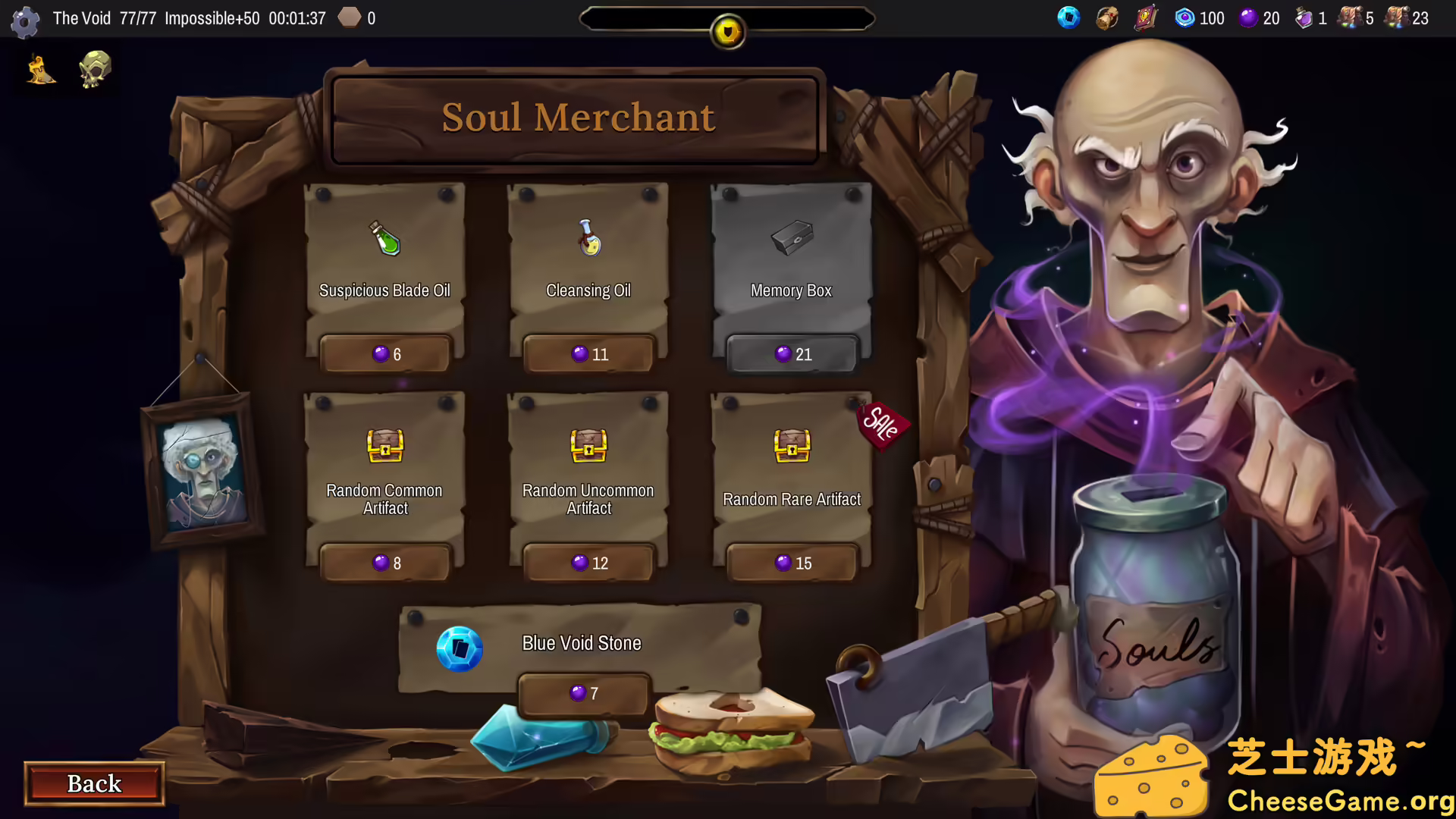Viewport: 1456px width, 819px height.
Task: Buy the Random Rare Artifact with Sale tag
Action: [x=791, y=563]
